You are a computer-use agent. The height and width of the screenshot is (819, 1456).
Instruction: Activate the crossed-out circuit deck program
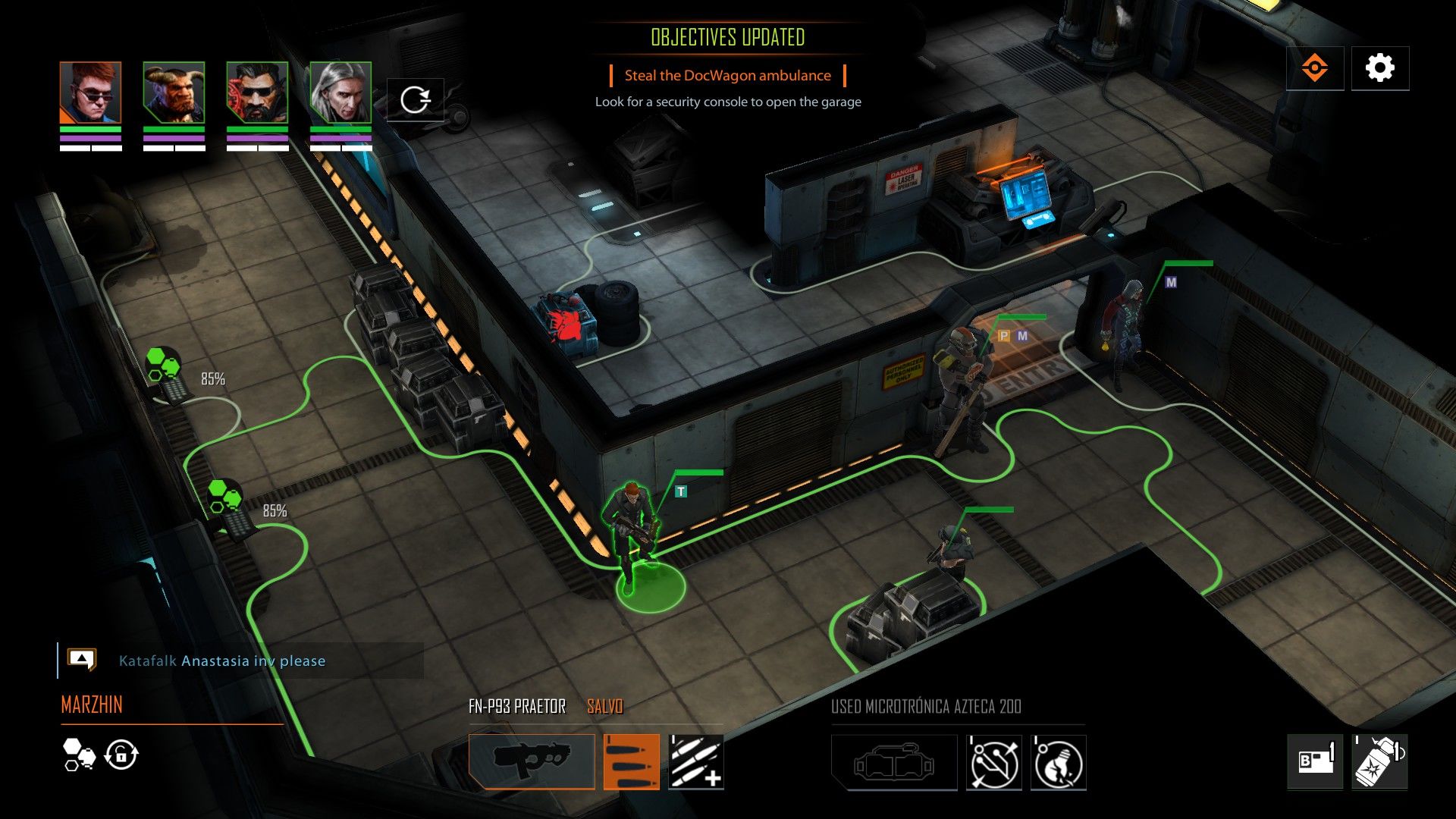click(993, 762)
